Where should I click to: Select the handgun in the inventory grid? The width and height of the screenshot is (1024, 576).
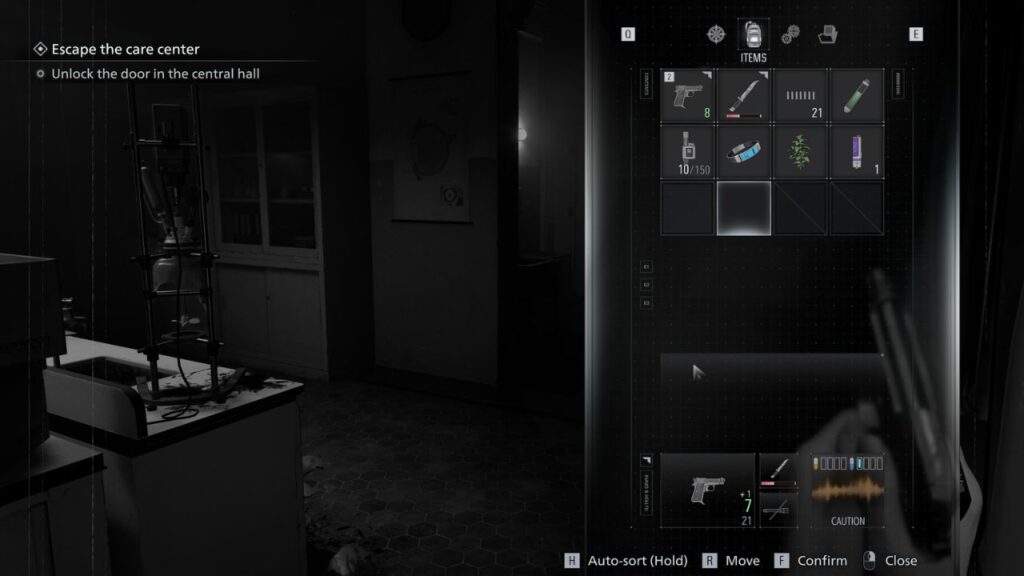[688, 96]
